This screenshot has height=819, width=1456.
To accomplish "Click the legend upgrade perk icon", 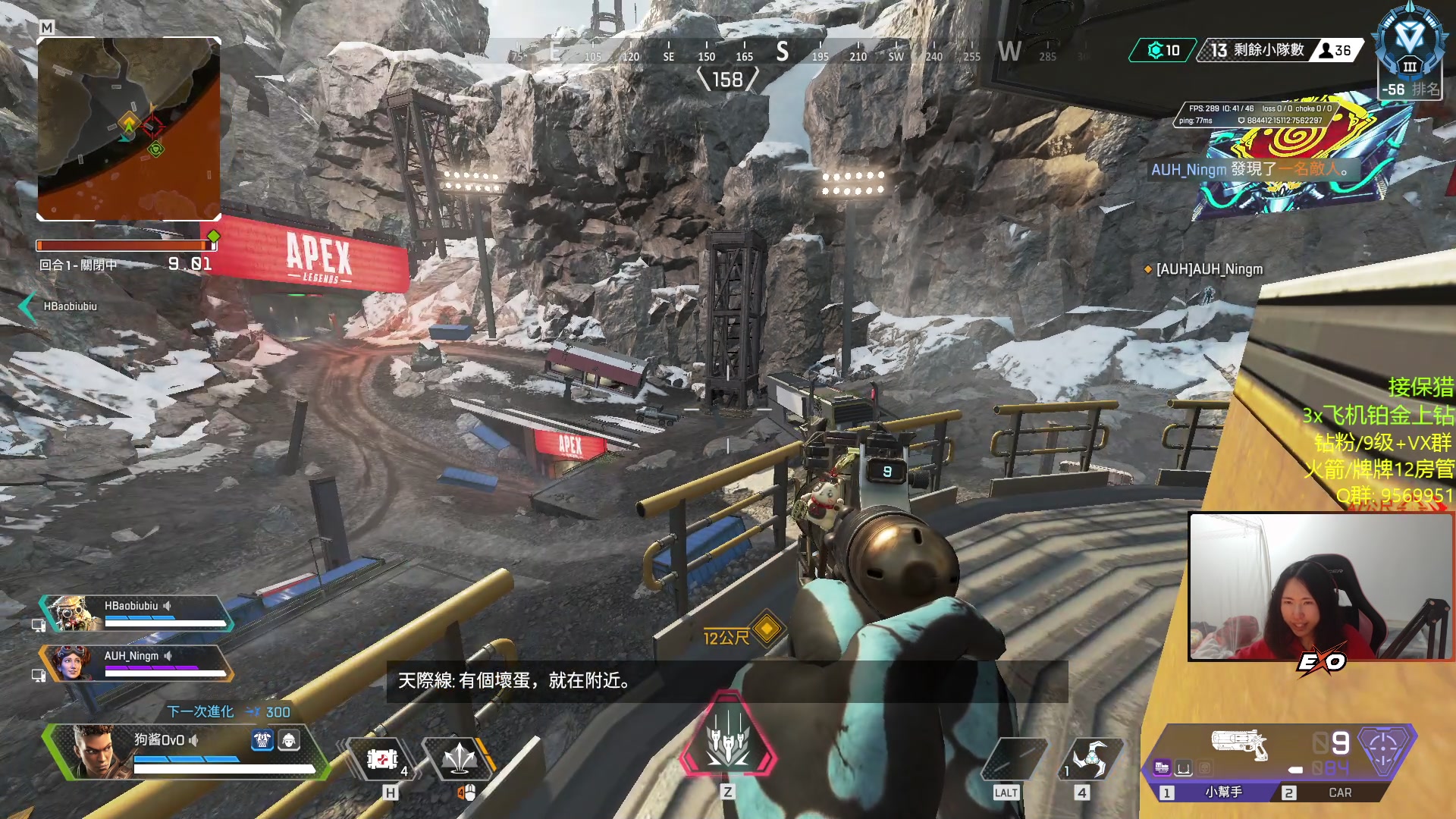I will click(x=262, y=740).
